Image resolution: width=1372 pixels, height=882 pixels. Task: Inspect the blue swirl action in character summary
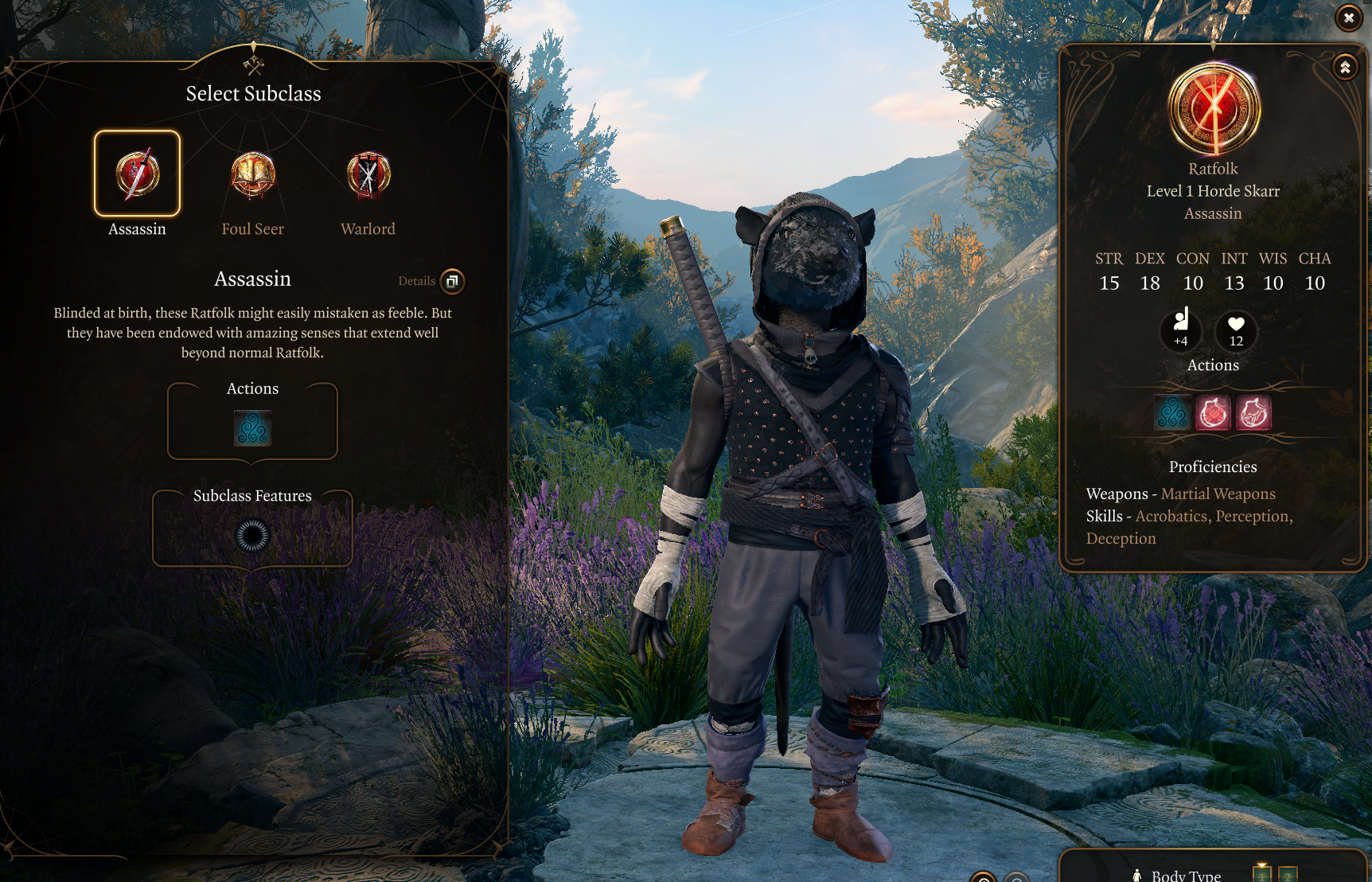[1173, 413]
